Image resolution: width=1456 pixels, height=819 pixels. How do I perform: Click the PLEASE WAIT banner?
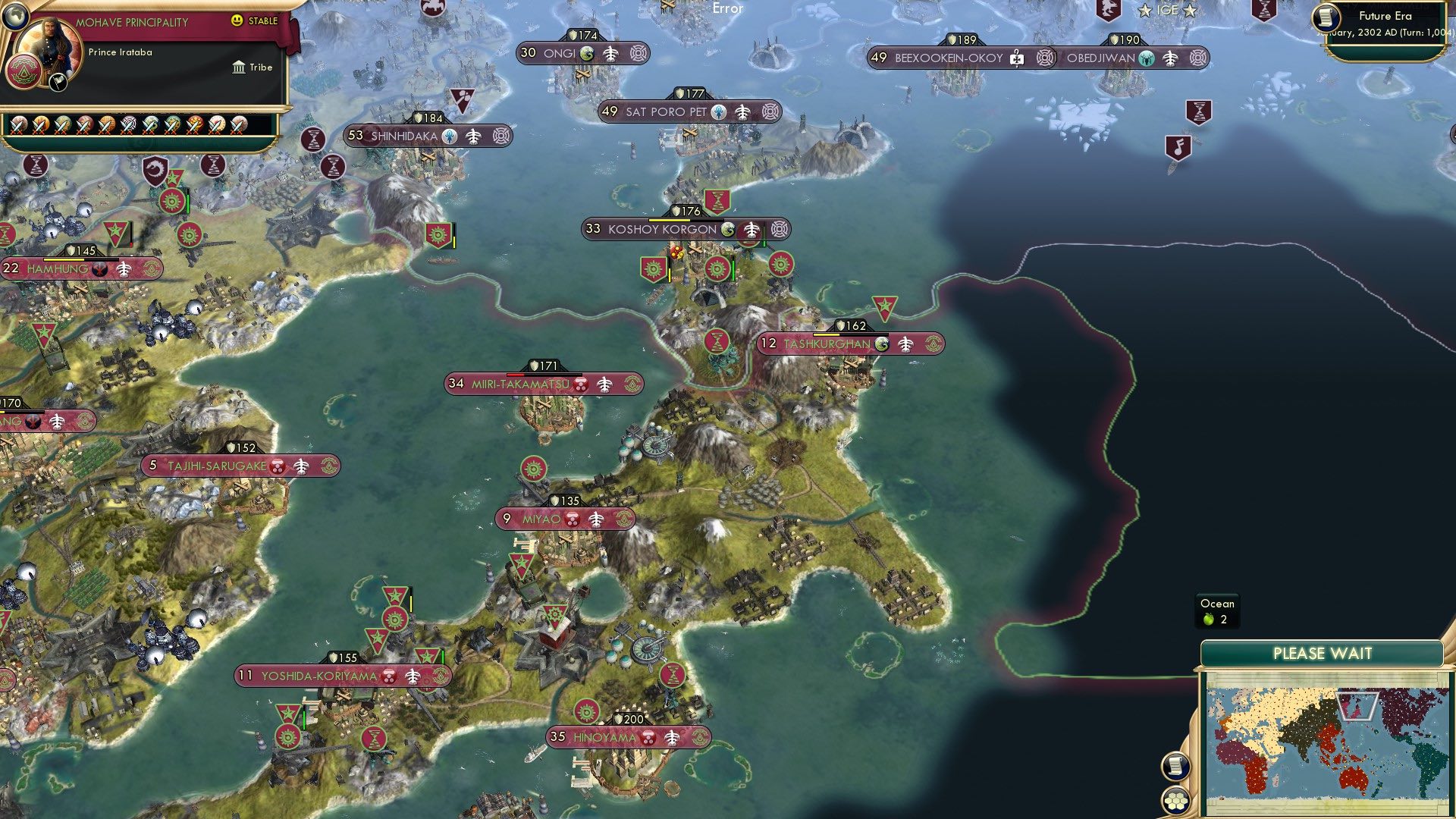point(1323,653)
